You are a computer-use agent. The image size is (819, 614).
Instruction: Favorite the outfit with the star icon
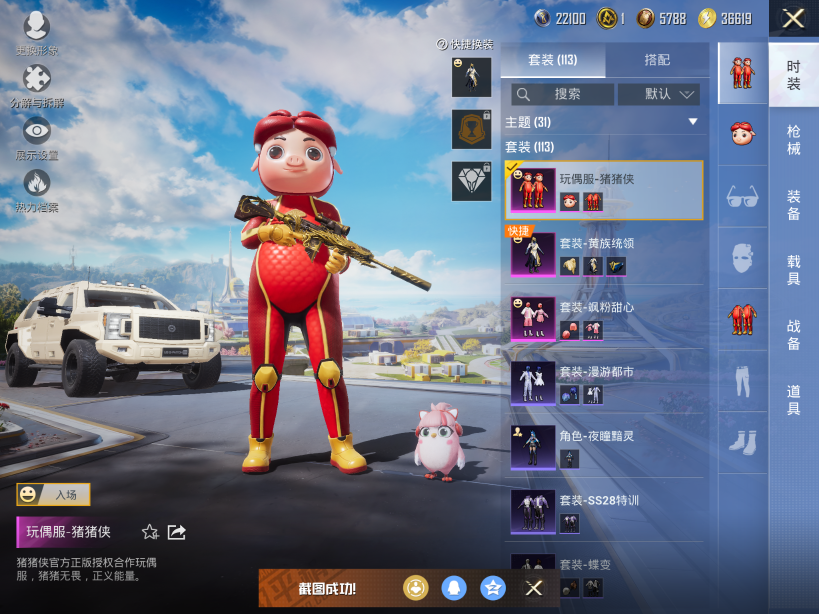point(150,532)
